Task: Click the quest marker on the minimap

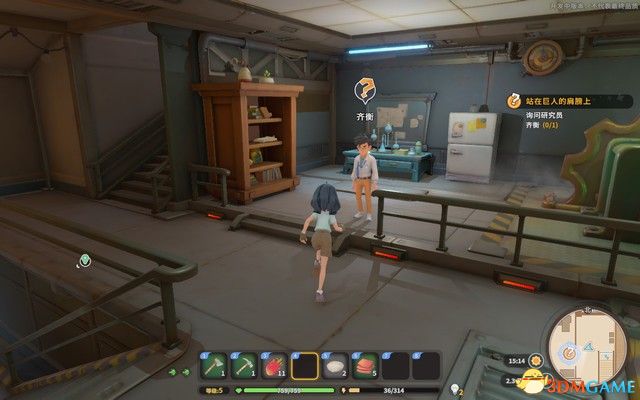Action: tap(571, 352)
